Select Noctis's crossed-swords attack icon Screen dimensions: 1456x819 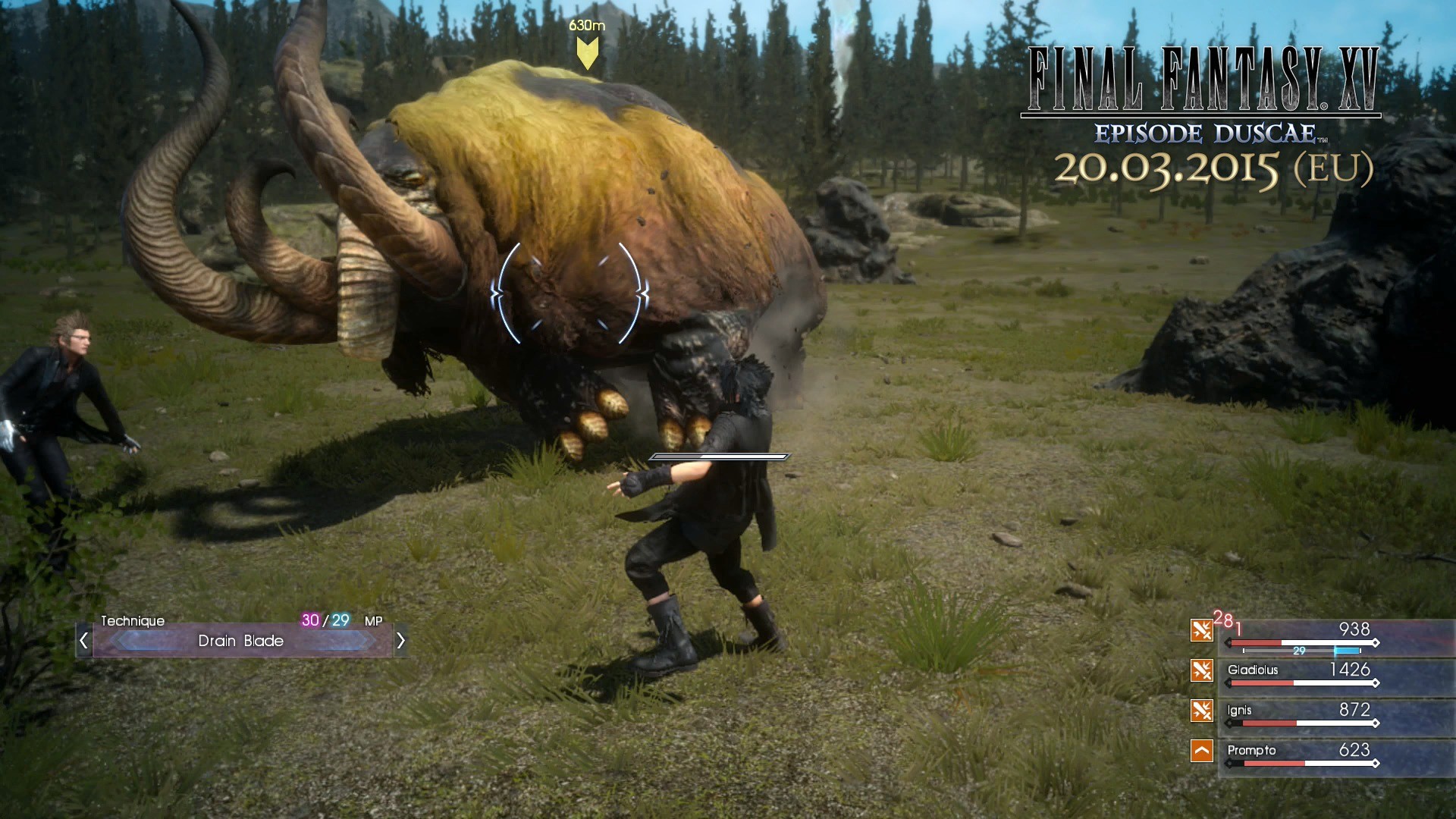click(1201, 629)
